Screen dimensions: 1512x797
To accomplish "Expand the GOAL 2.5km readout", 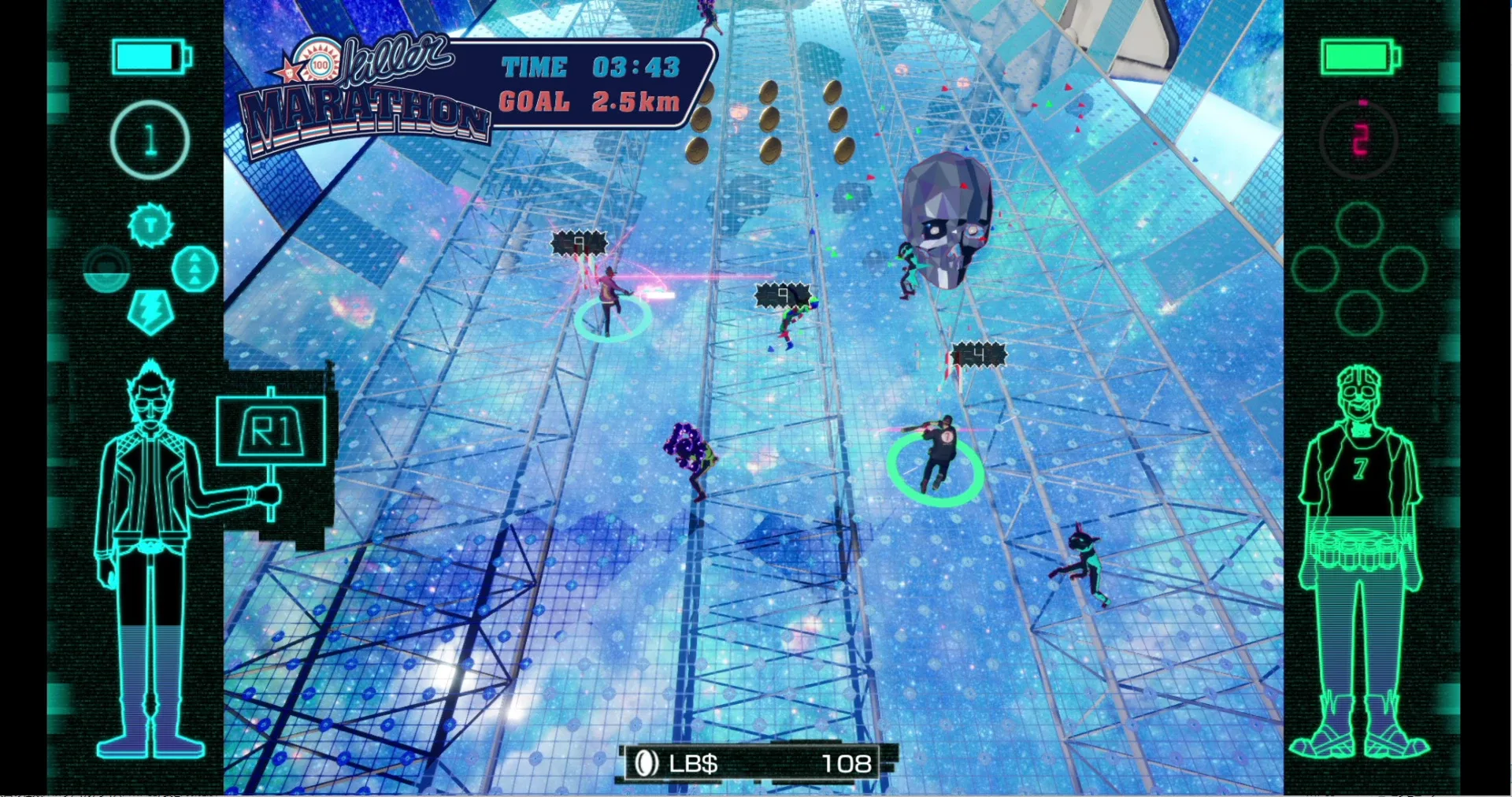I will 589,101.
